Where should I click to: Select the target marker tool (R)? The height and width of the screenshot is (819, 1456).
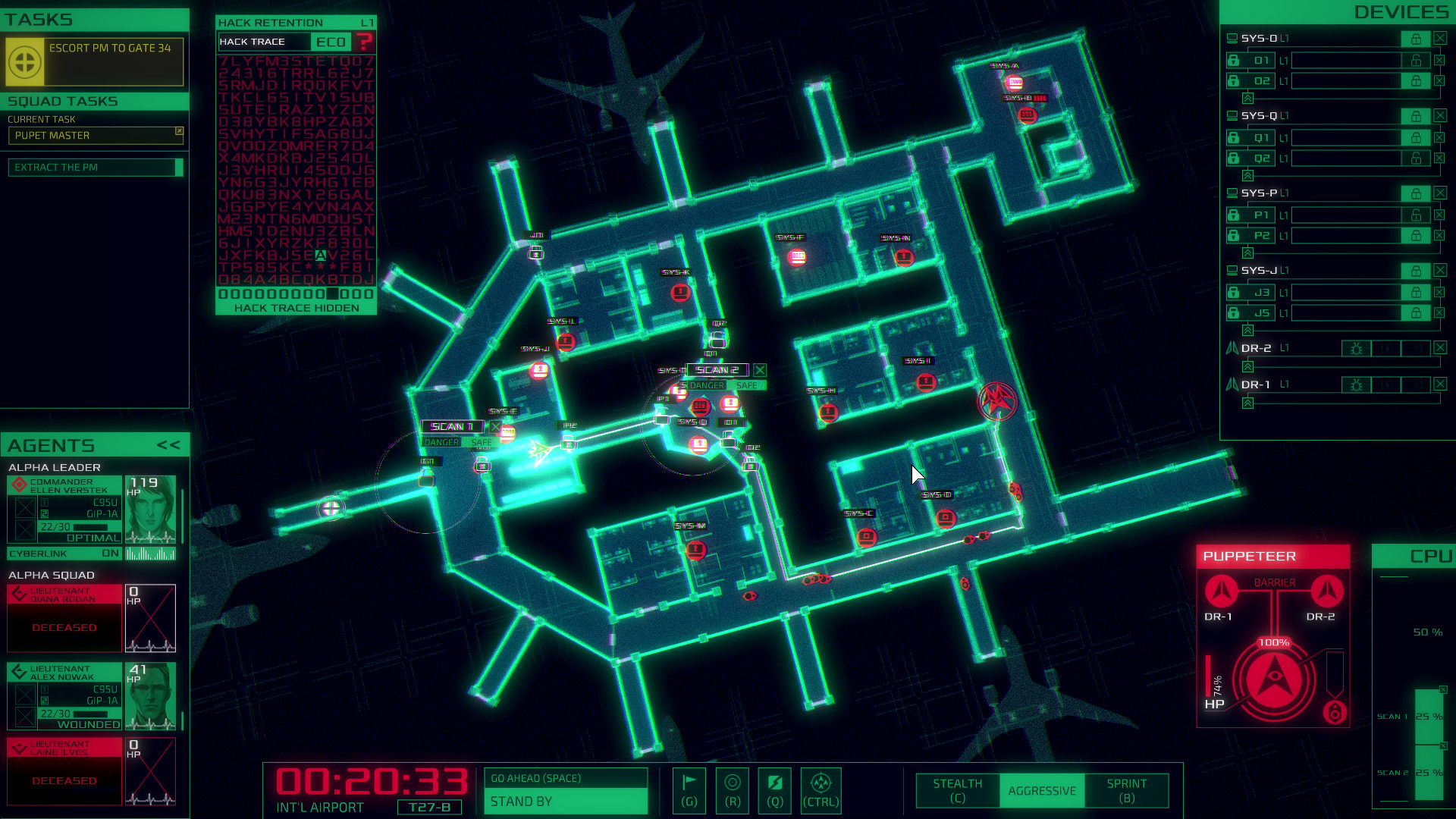click(x=731, y=790)
